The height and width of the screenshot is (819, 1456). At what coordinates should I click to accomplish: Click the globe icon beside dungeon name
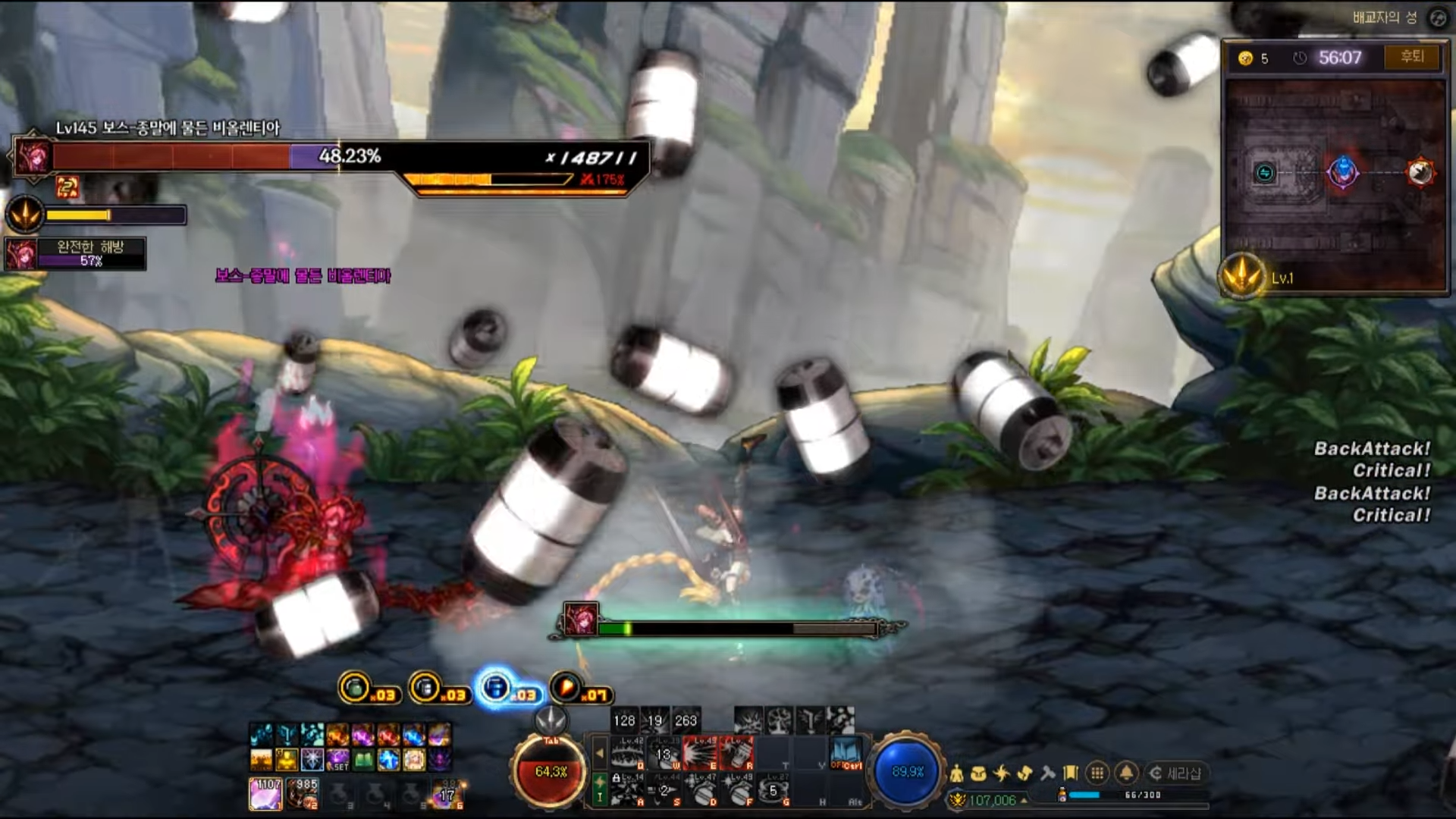[1438, 17]
